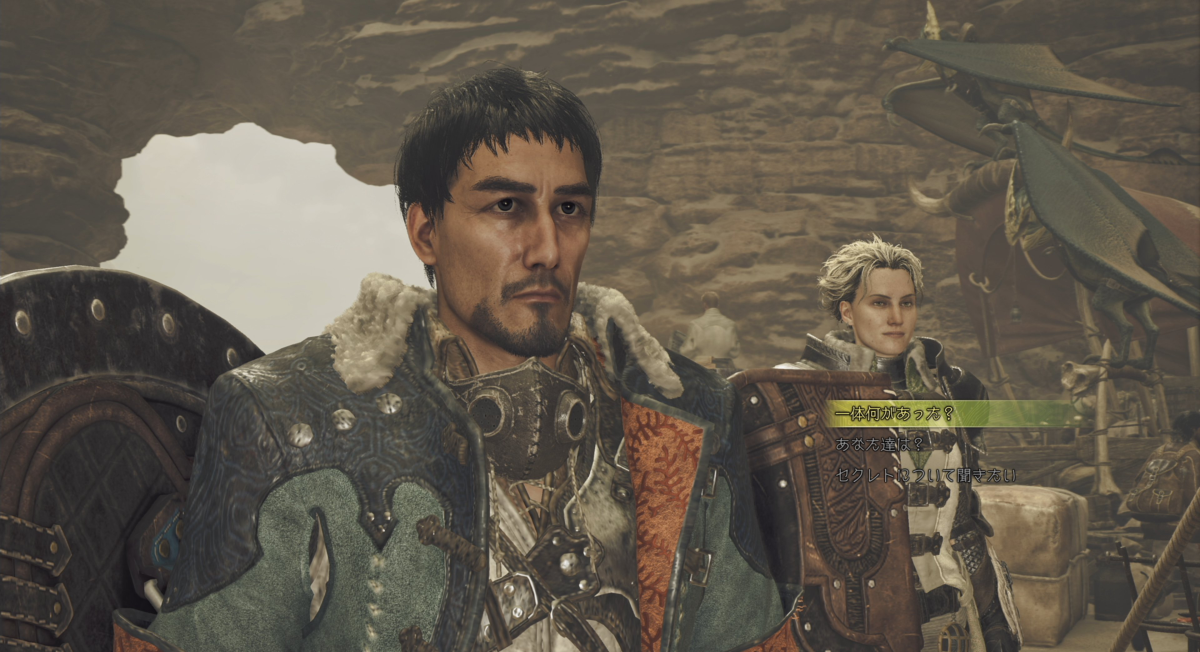Select the dialogue option "あなた達は？"
Image resolution: width=1200 pixels, height=652 pixels.
[880, 444]
